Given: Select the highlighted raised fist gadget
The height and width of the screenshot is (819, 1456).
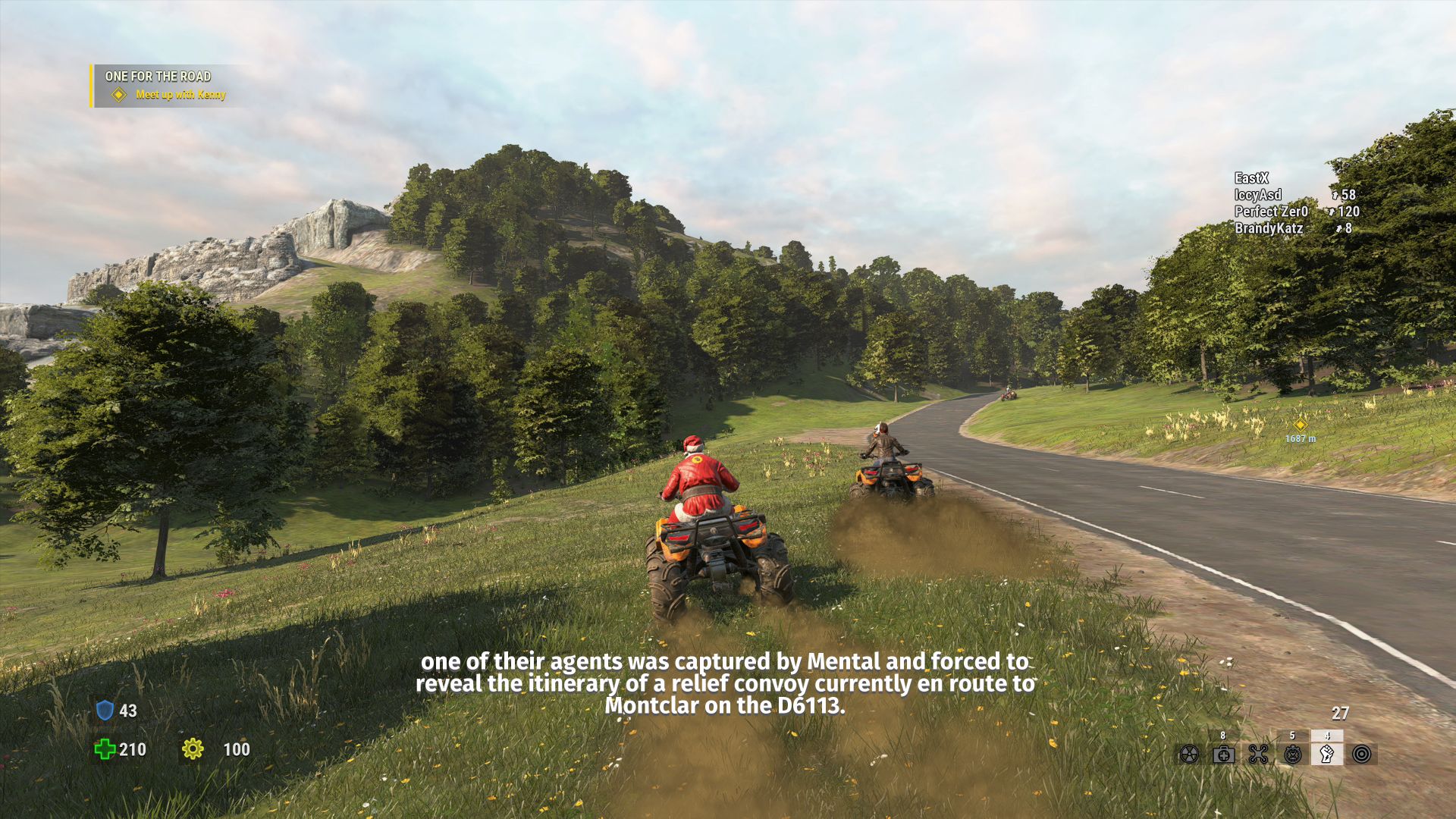Looking at the screenshot, I should pos(1327,754).
